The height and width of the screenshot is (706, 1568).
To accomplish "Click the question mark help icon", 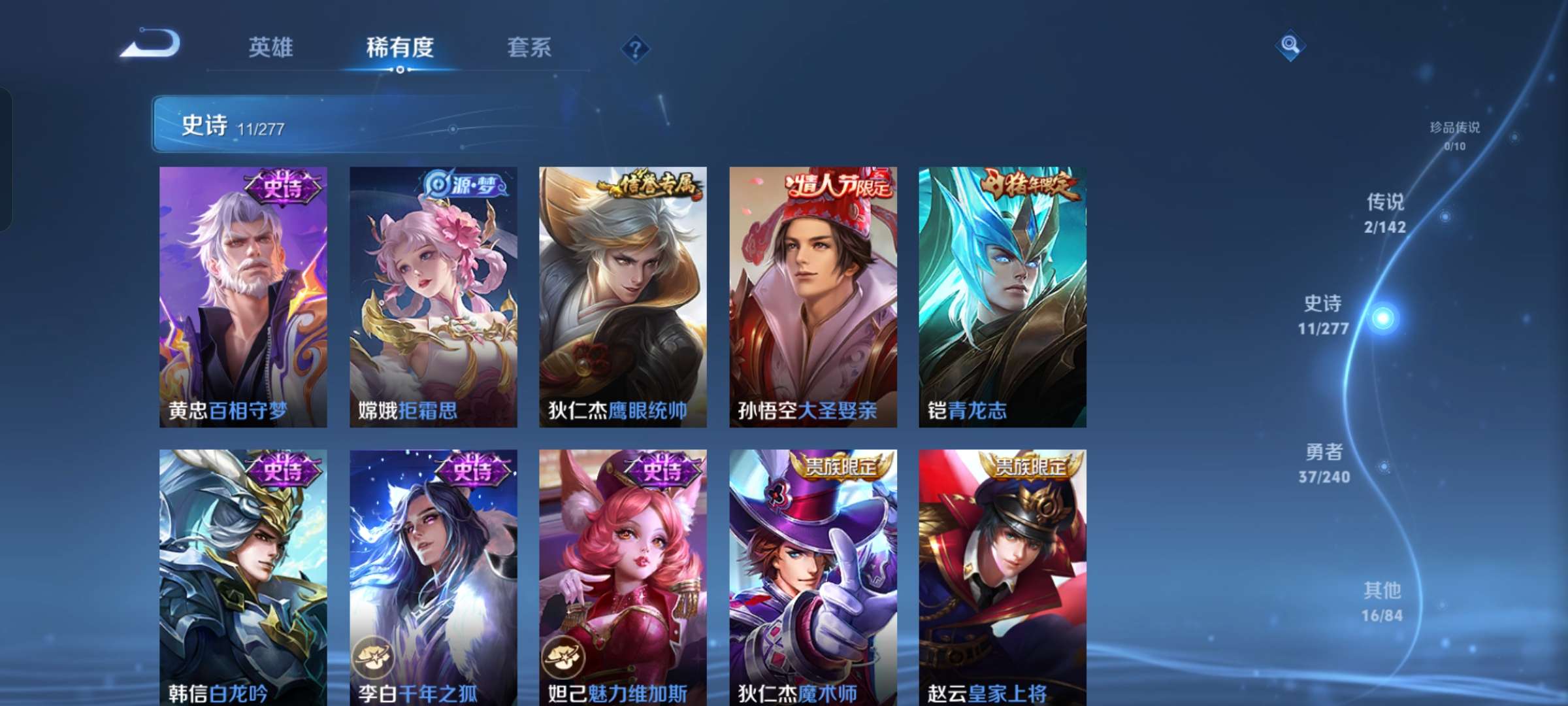I will 635,48.
